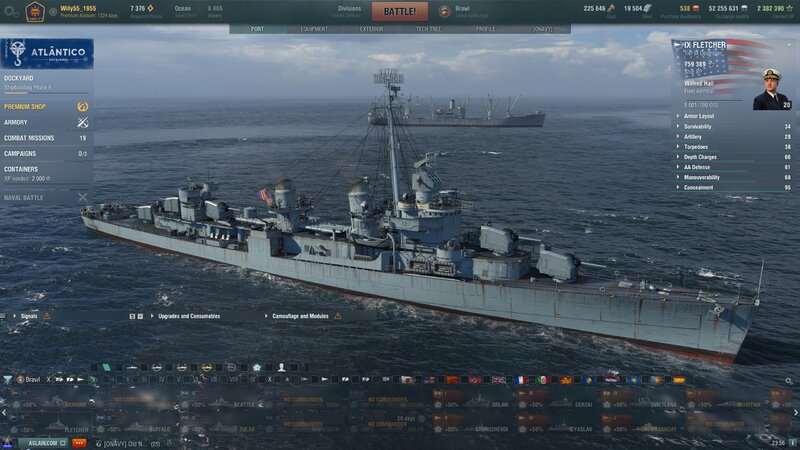Expand Upgrades and Consumables

pyautogui.click(x=189, y=316)
